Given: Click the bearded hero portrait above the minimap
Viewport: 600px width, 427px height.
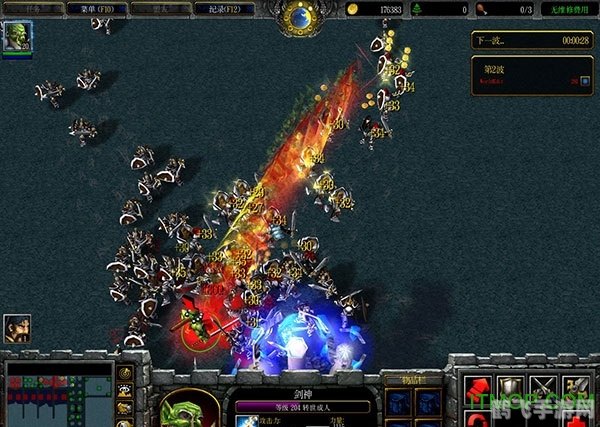Looking at the screenshot, I should pyautogui.click(x=17, y=328).
